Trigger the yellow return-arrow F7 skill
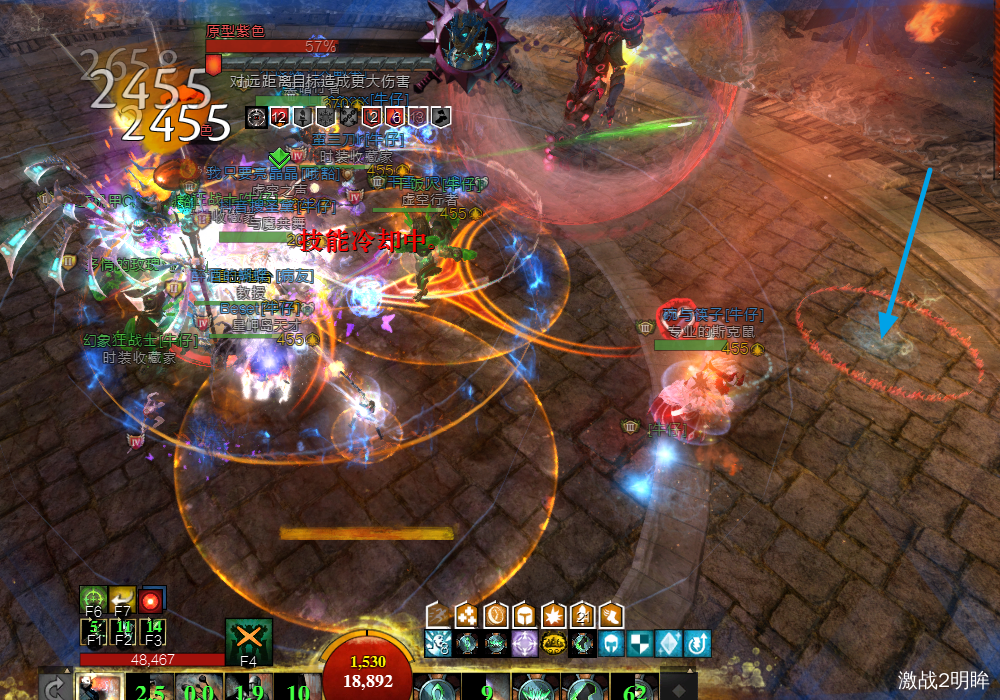The width and height of the screenshot is (1000, 700). tap(122, 599)
